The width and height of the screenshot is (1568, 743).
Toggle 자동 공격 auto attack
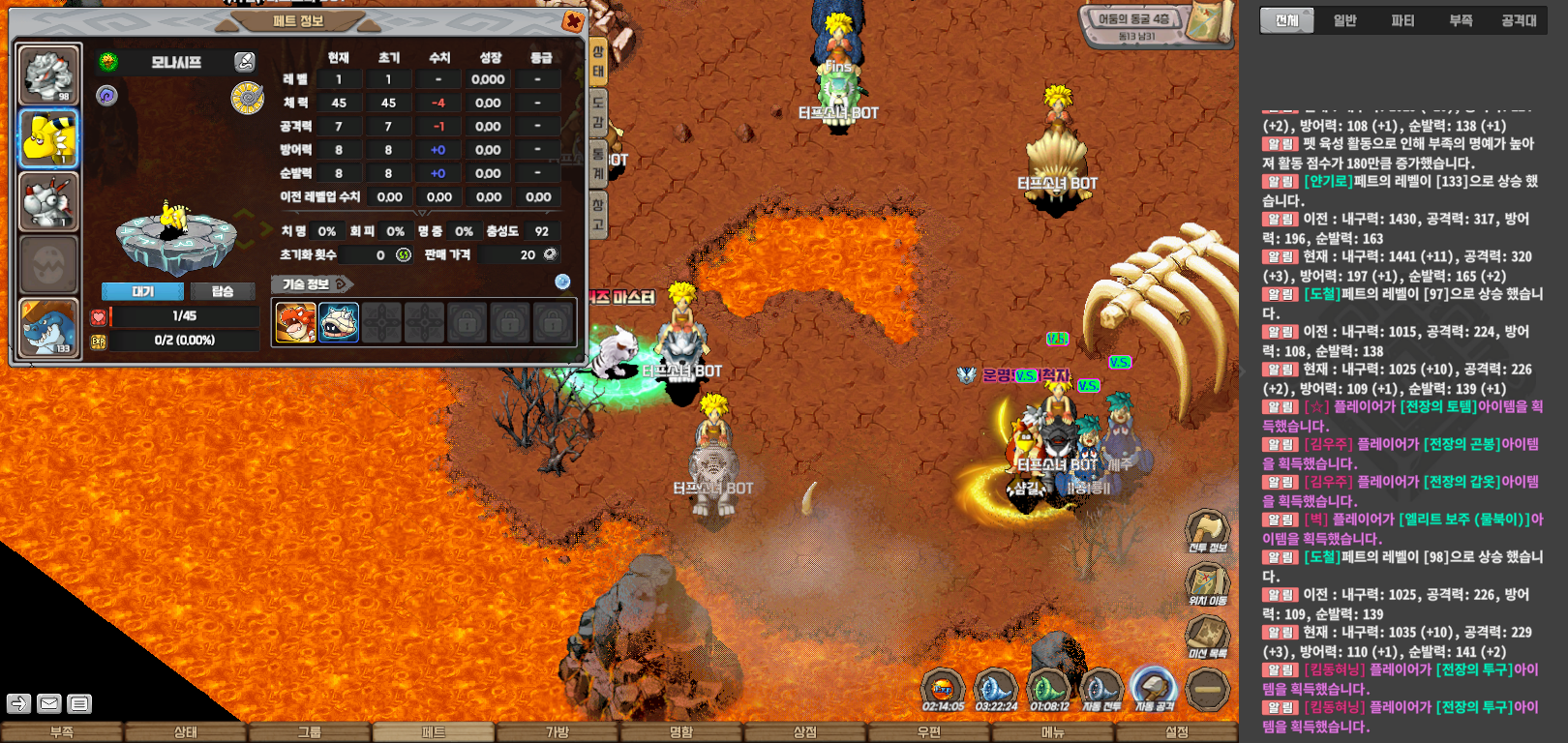(x=1153, y=691)
